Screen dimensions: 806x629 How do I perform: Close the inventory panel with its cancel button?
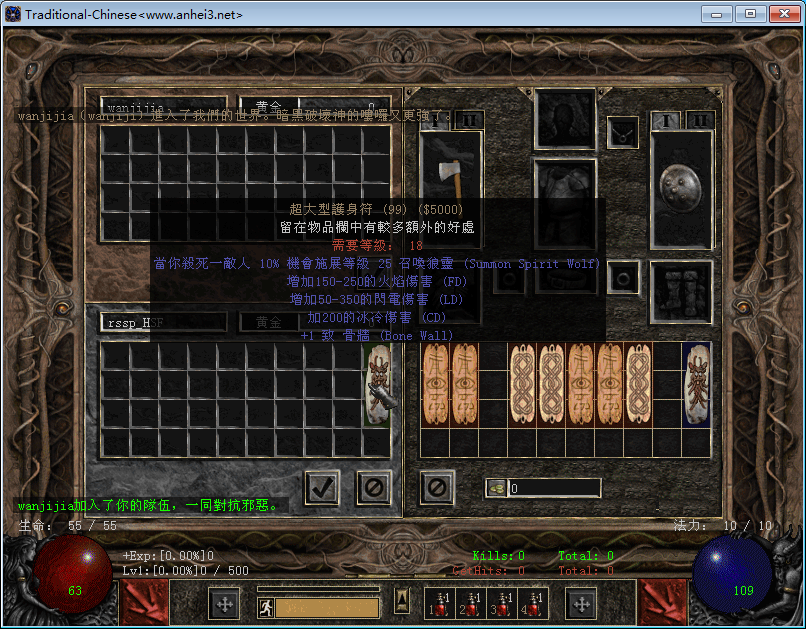coord(437,488)
